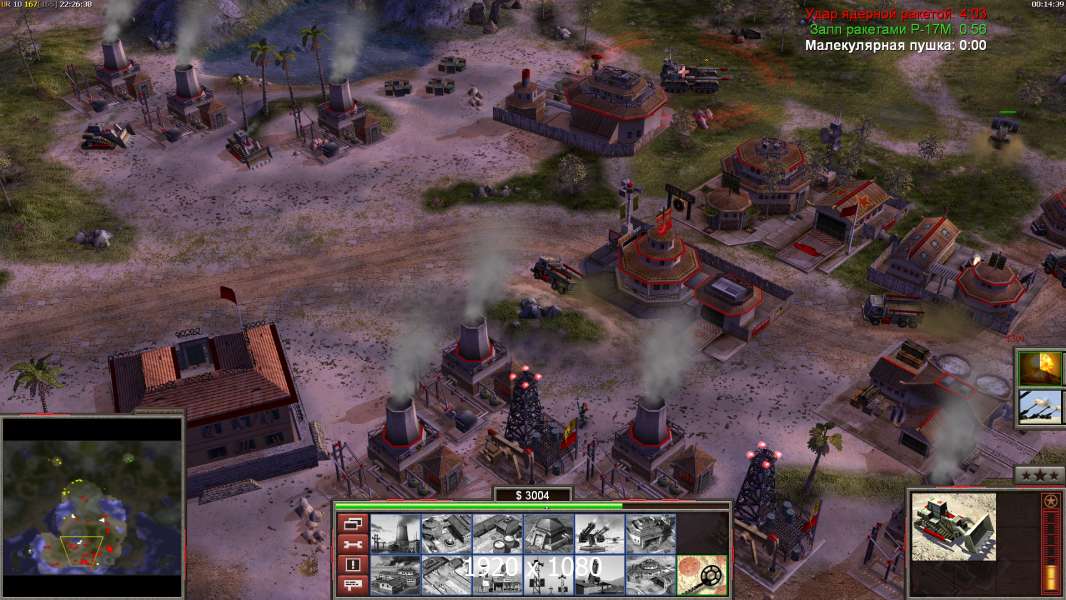Image resolution: width=1066 pixels, height=600 pixels.
Task: Pick the supply depot with storage tanks
Action: [x=497, y=533]
